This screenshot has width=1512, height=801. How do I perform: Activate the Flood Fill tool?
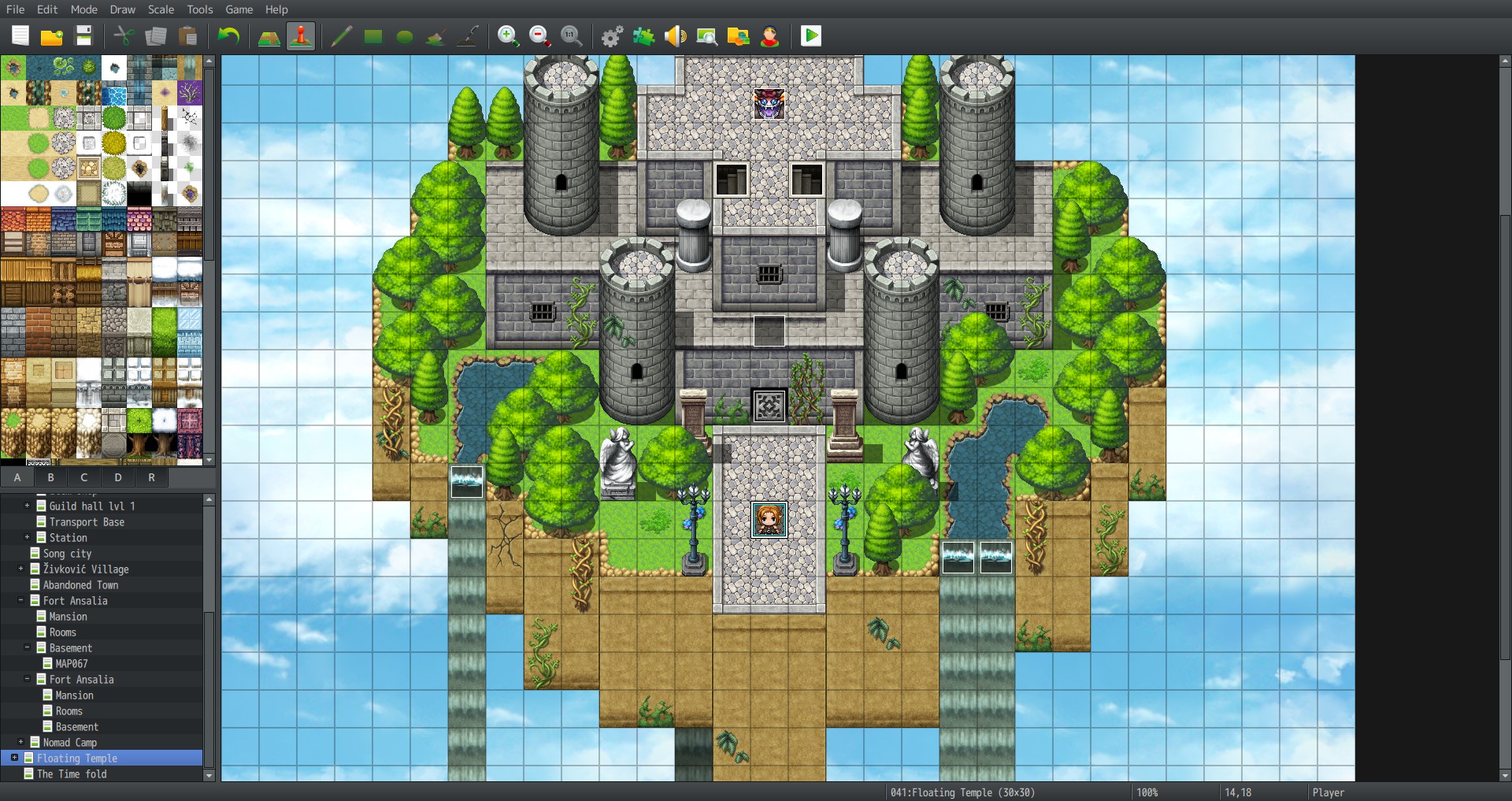pos(435,35)
